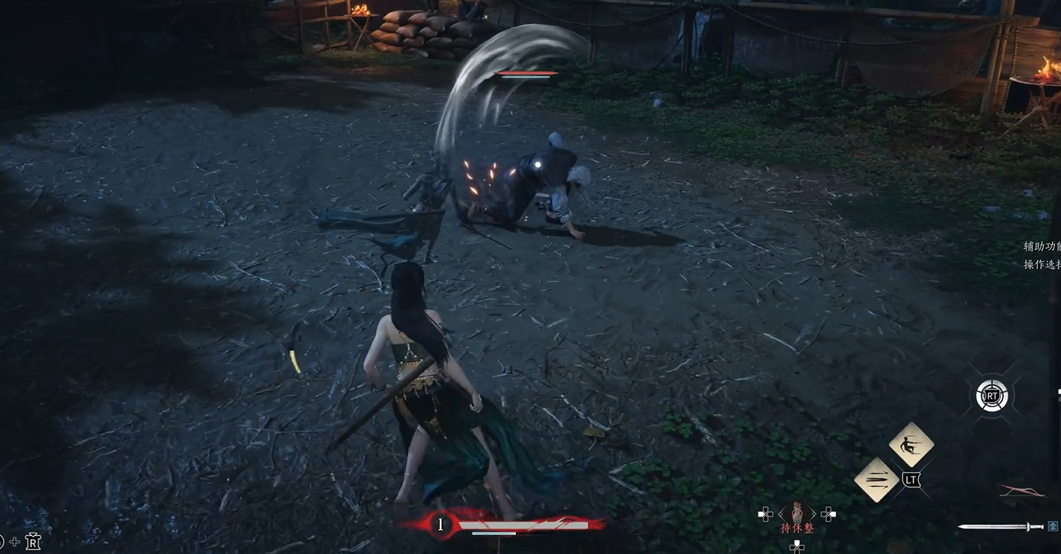Select the equipped sword weapon slot
The height and width of the screenshot is (554, 1061).
pos(1000,526)
